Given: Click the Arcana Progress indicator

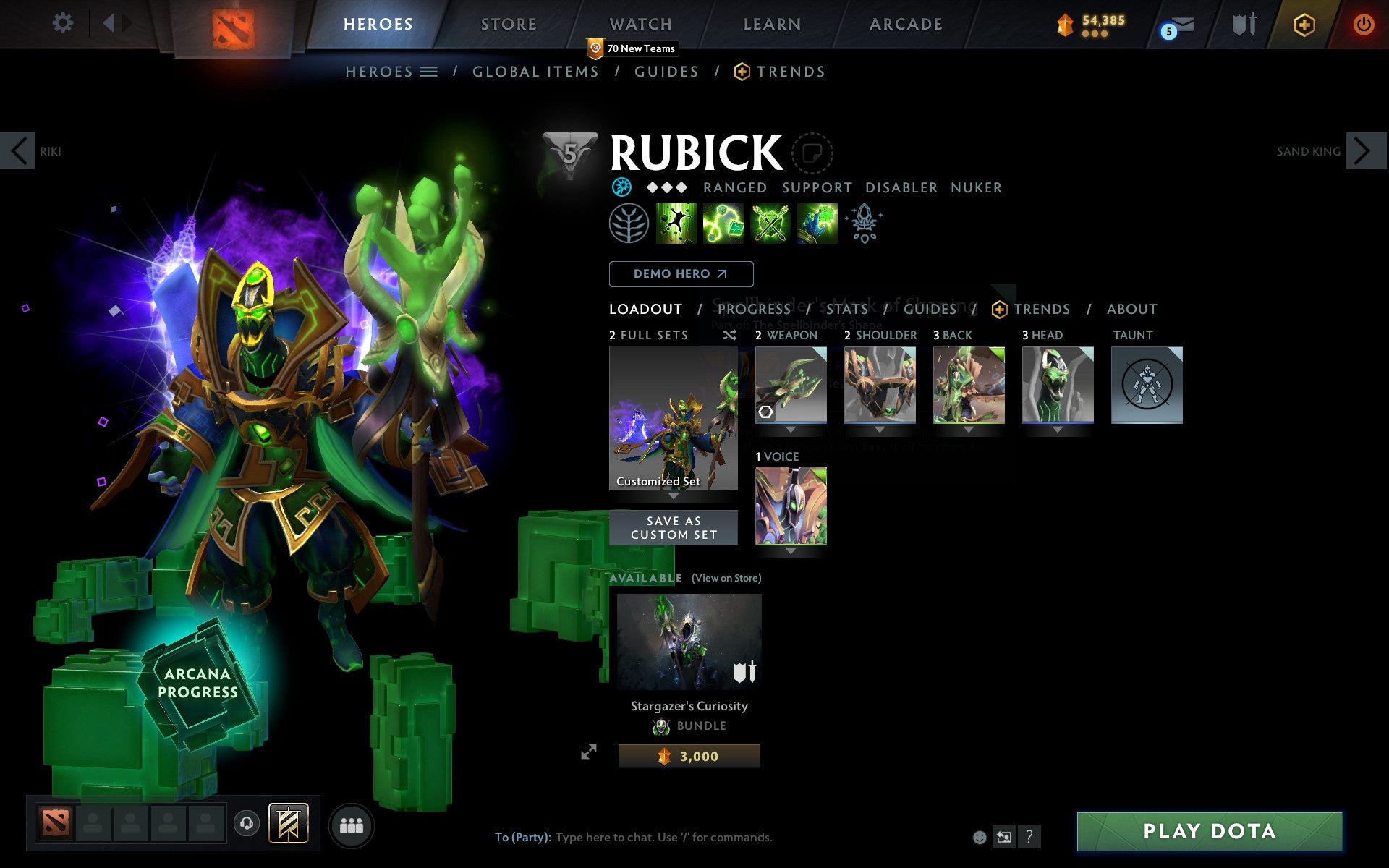Looking at the screenshot, I should click(198, 683).
